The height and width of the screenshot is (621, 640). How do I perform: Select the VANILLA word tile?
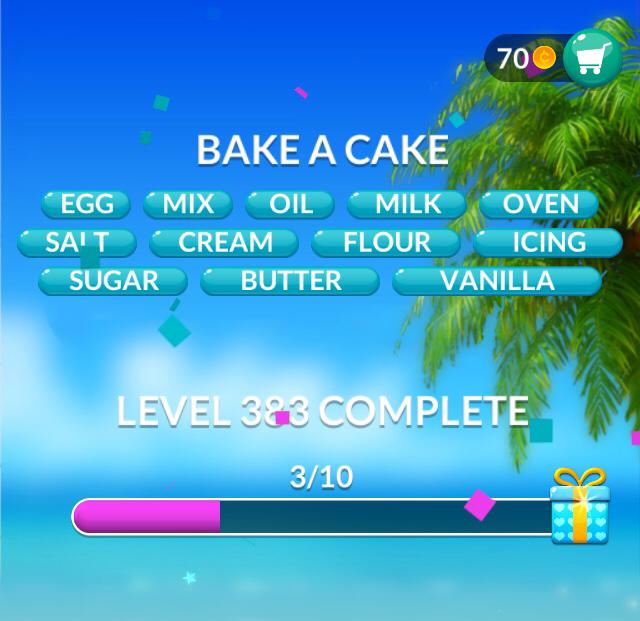[497, 280]
